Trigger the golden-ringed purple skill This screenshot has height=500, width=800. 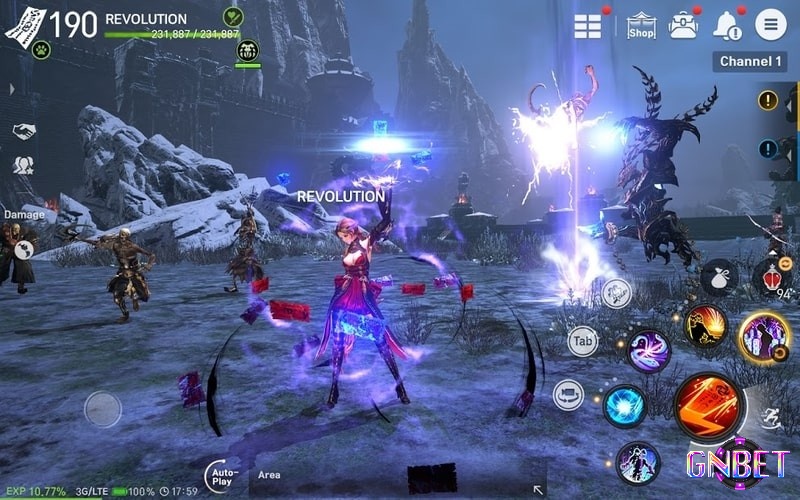(x=765, y=337)
